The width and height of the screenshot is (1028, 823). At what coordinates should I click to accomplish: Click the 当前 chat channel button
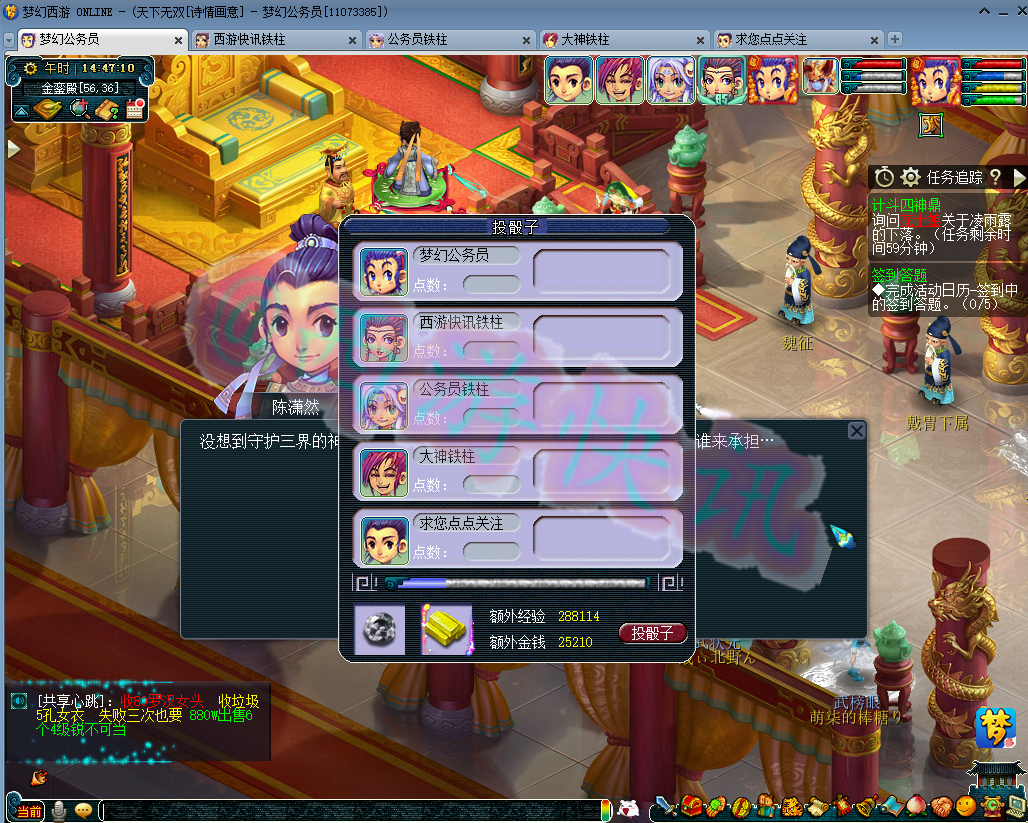pos(29,810)
